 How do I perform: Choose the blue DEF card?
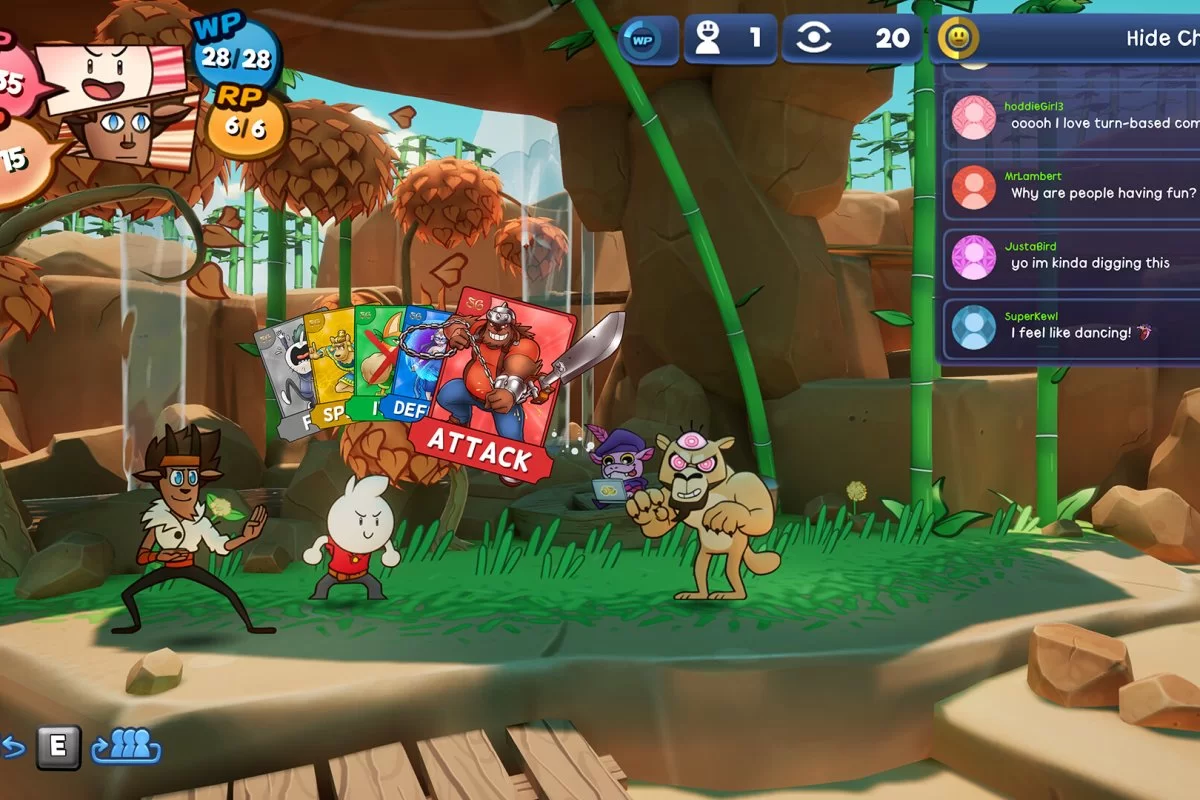click(410, 370)
